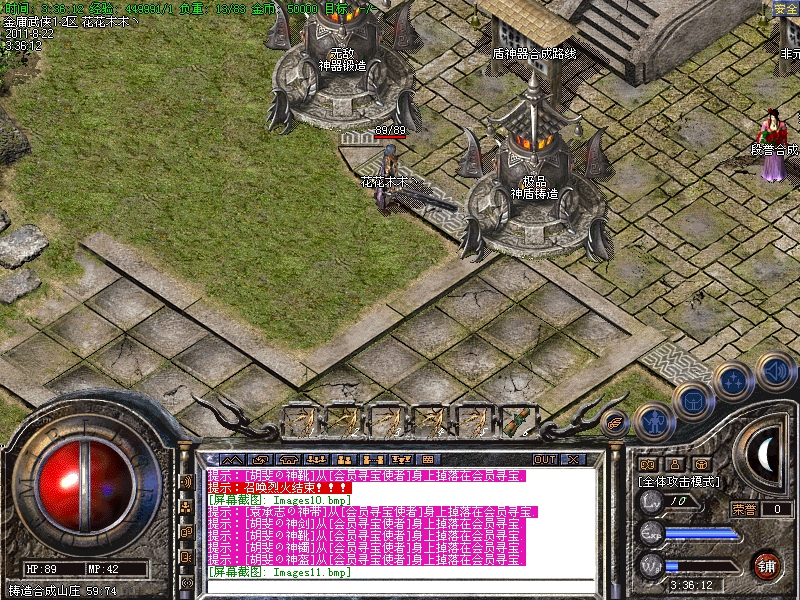Screen dimensions: 800x600
Task: Open the bag inventory button
Action: [x=692, y=401]
